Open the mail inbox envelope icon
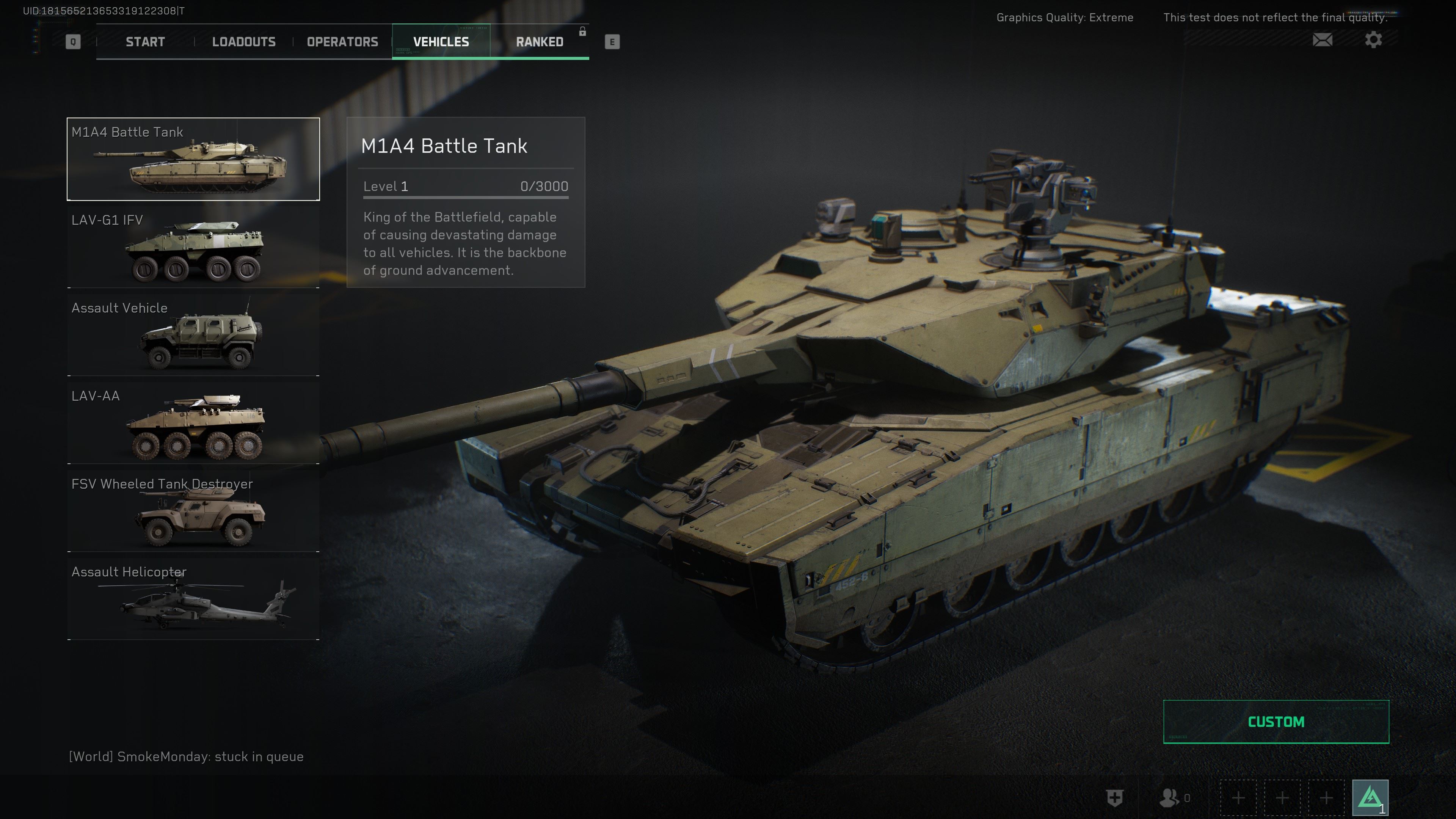The width and height of the screenshot is (1456, 819). tap(1322, 40)
